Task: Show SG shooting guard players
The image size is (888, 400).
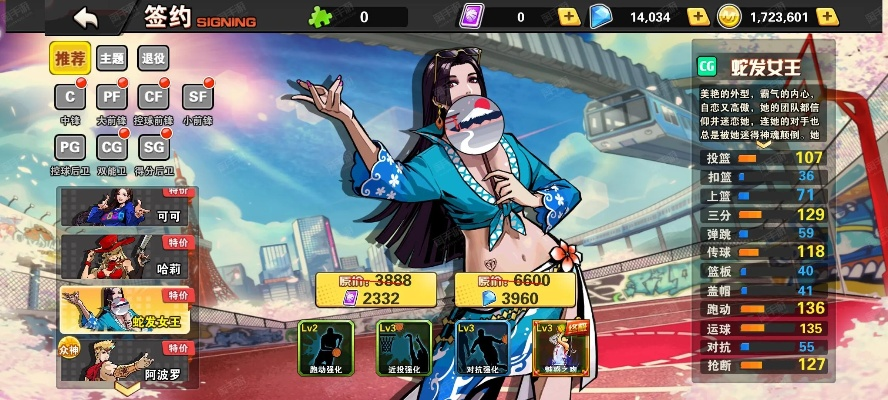Action: (153, 148)
